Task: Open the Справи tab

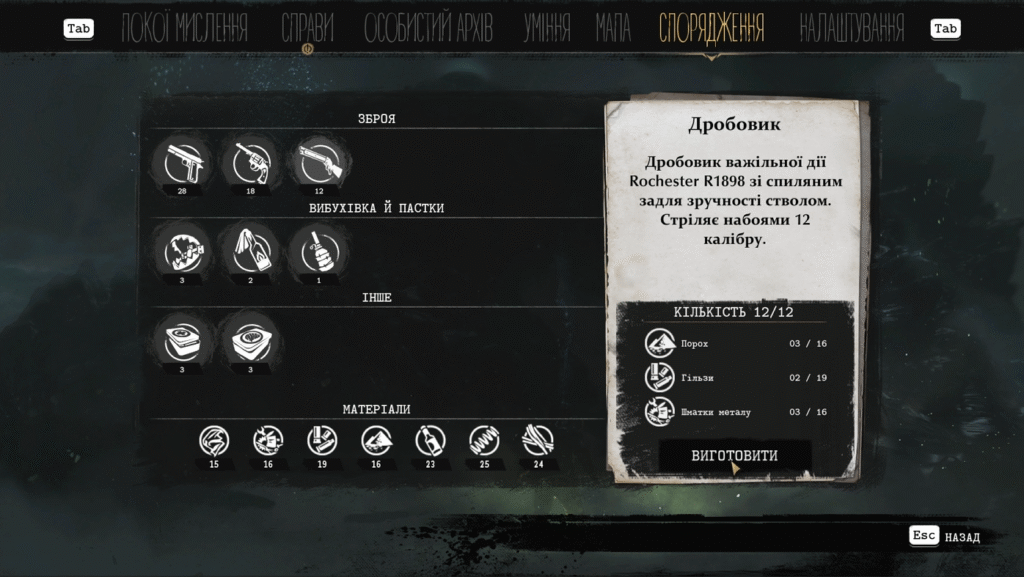Action: tap(307, 28)
